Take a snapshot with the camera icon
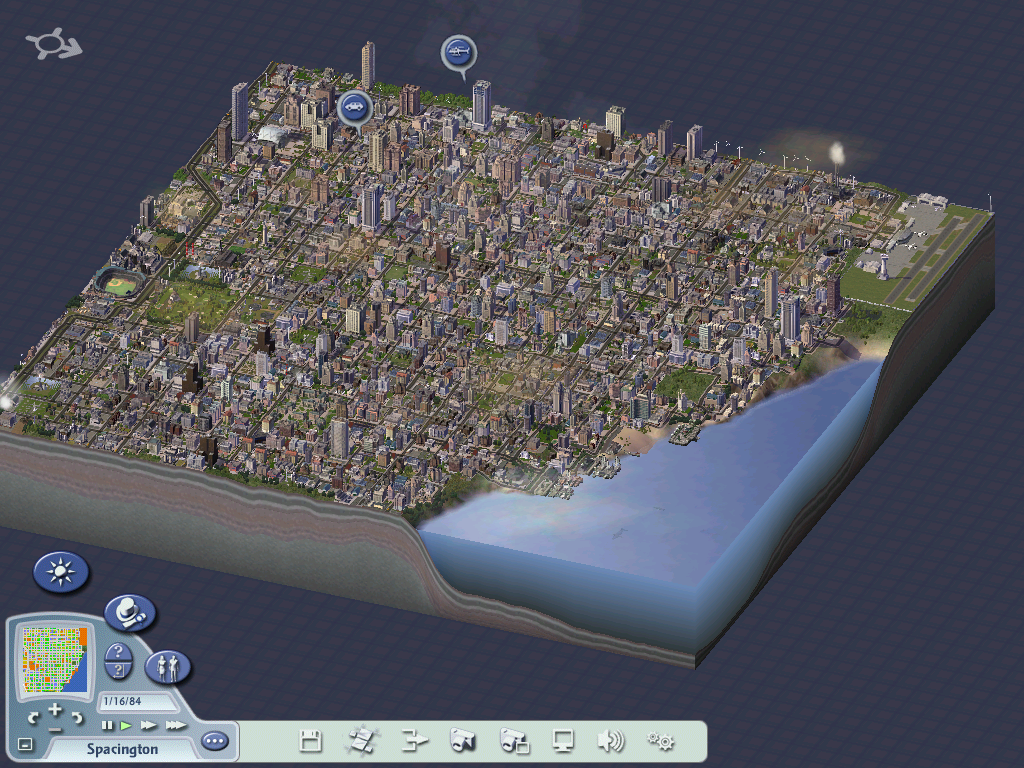 [x=462, y=741]
